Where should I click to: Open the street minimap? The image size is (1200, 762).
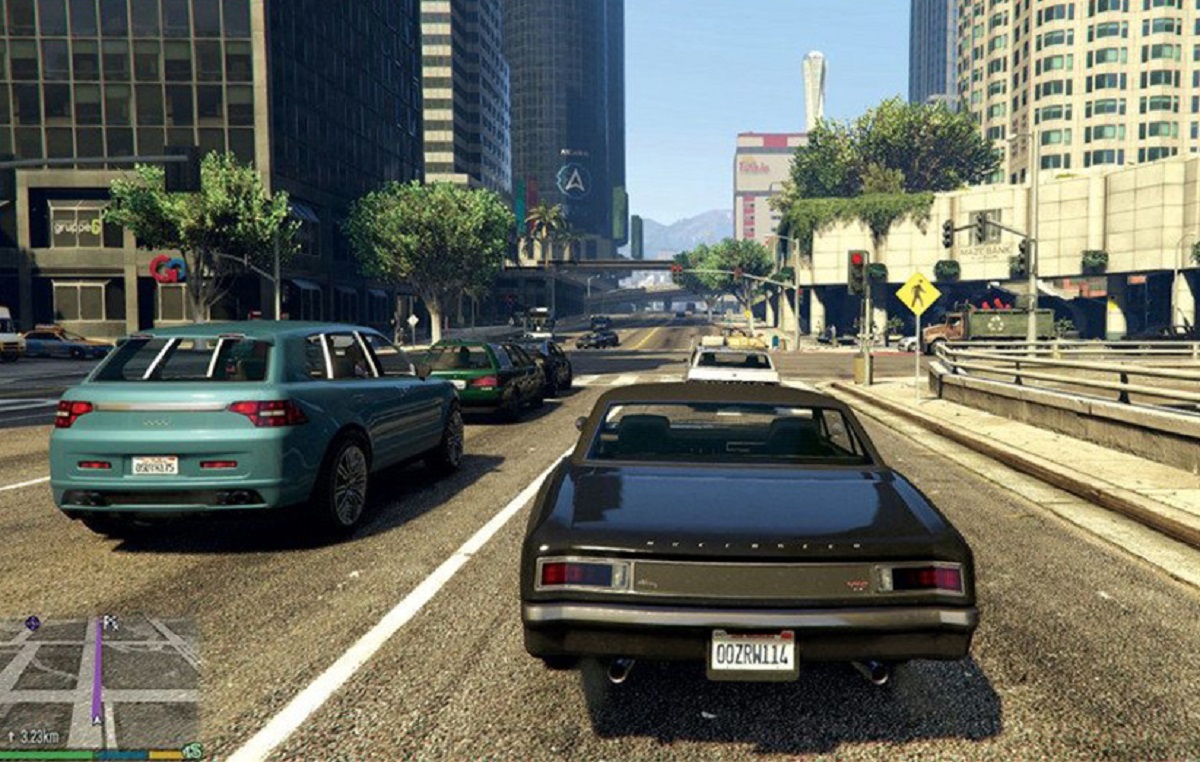[x=100, y=682]
